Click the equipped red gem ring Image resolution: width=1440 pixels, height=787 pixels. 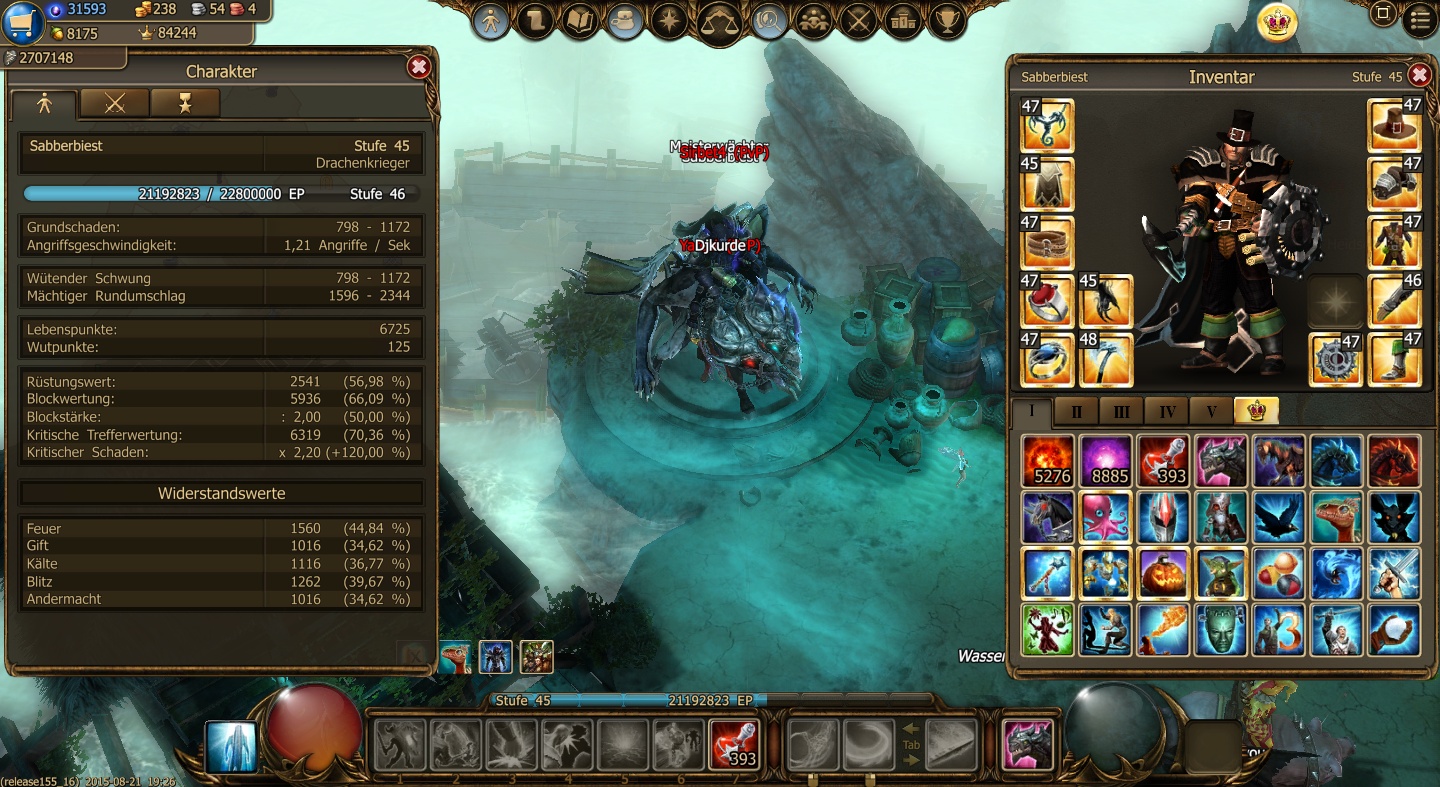coord(1047,301)
